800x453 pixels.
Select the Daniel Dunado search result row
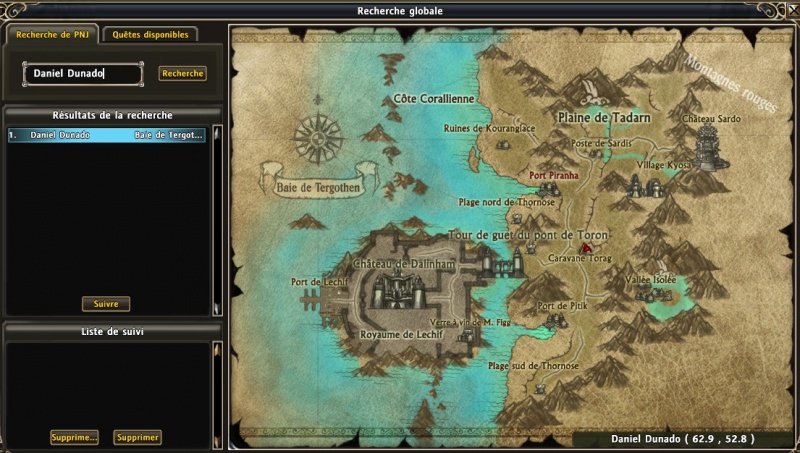coord(106,134)
